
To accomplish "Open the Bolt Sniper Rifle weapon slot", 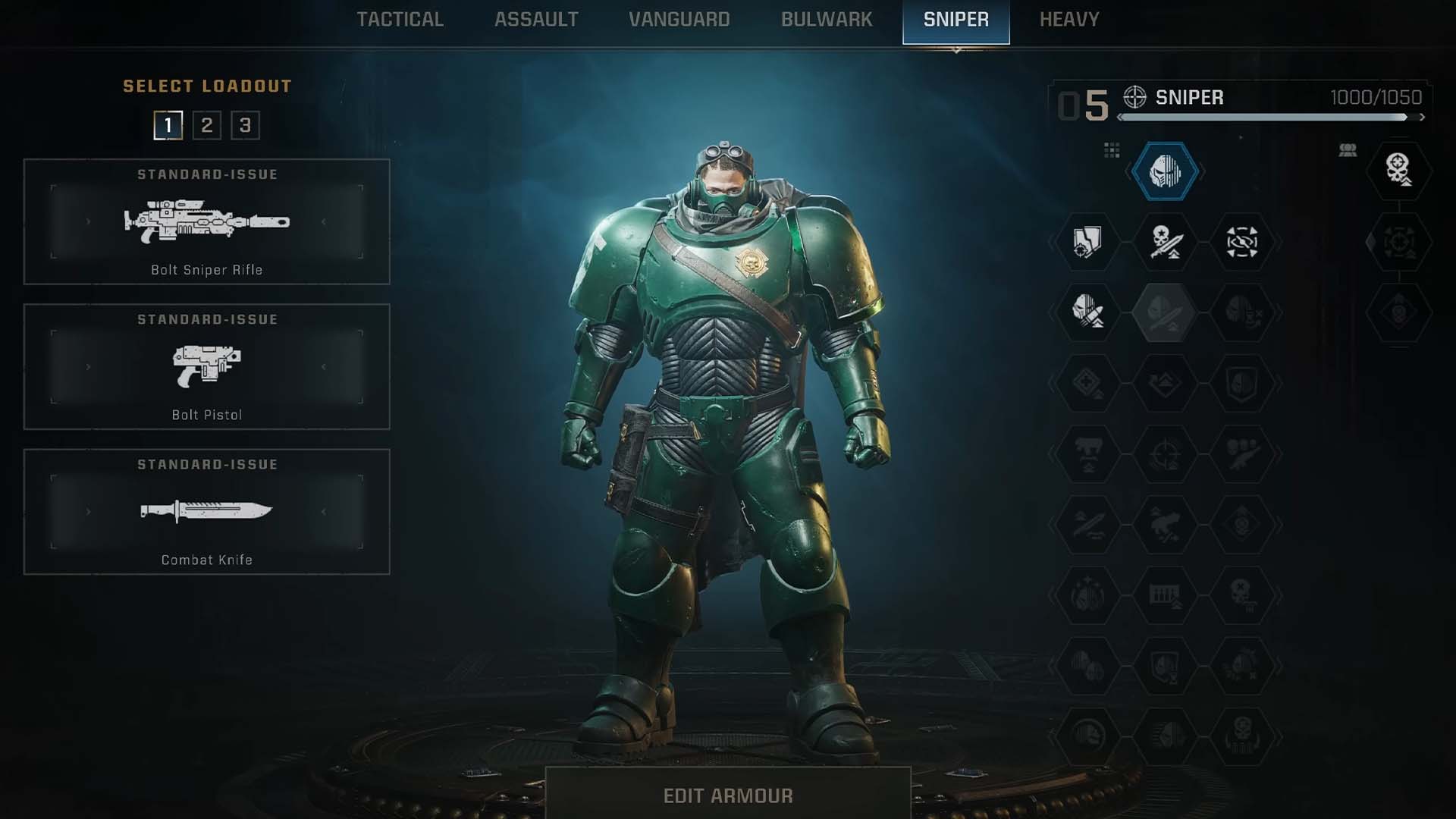I will (x=206, y=221).
